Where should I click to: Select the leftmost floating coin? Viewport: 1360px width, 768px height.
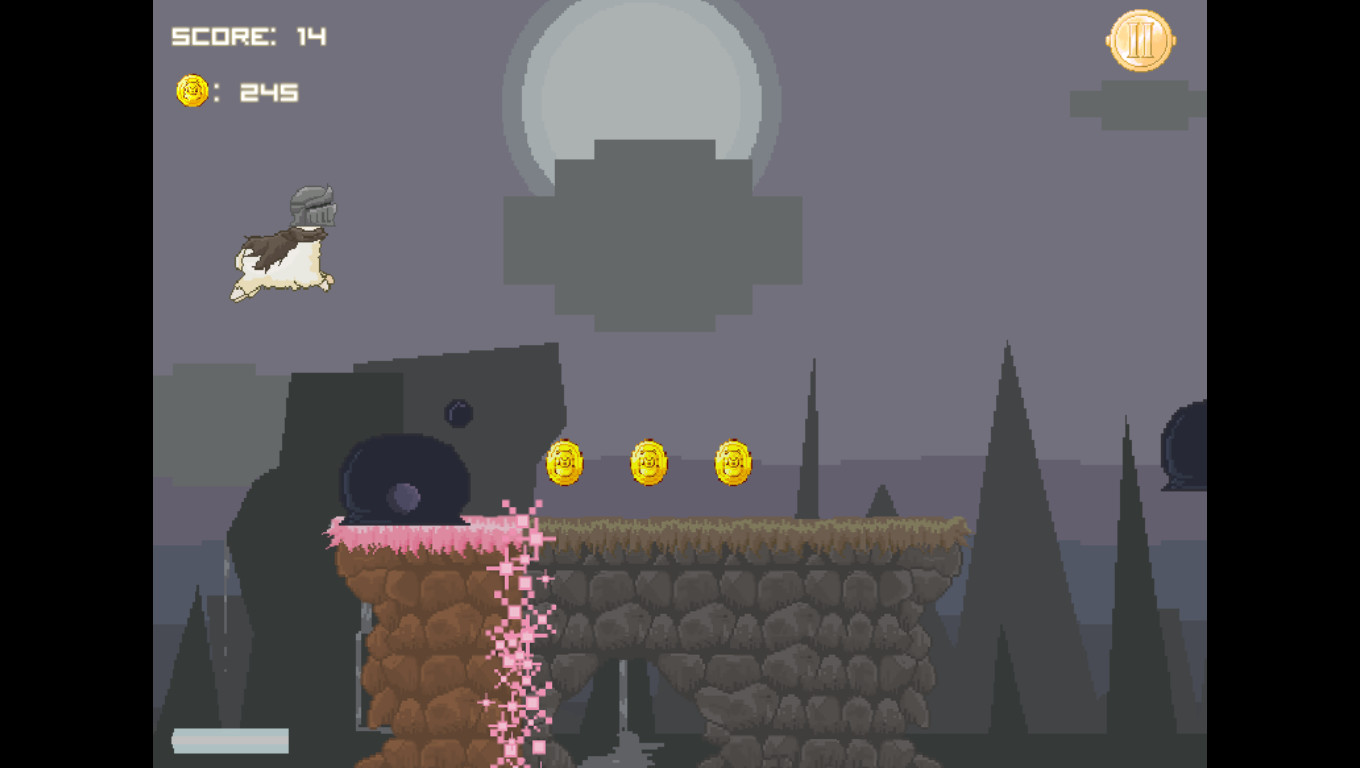pyautogui.click(x=563, y=463)
